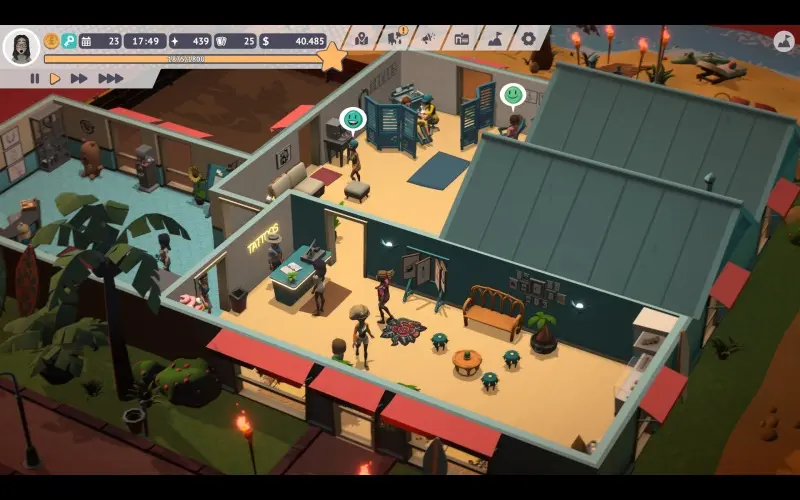Click the calendar day counter
The height and width of the screenshot is (500, 800).
point(100,41)
